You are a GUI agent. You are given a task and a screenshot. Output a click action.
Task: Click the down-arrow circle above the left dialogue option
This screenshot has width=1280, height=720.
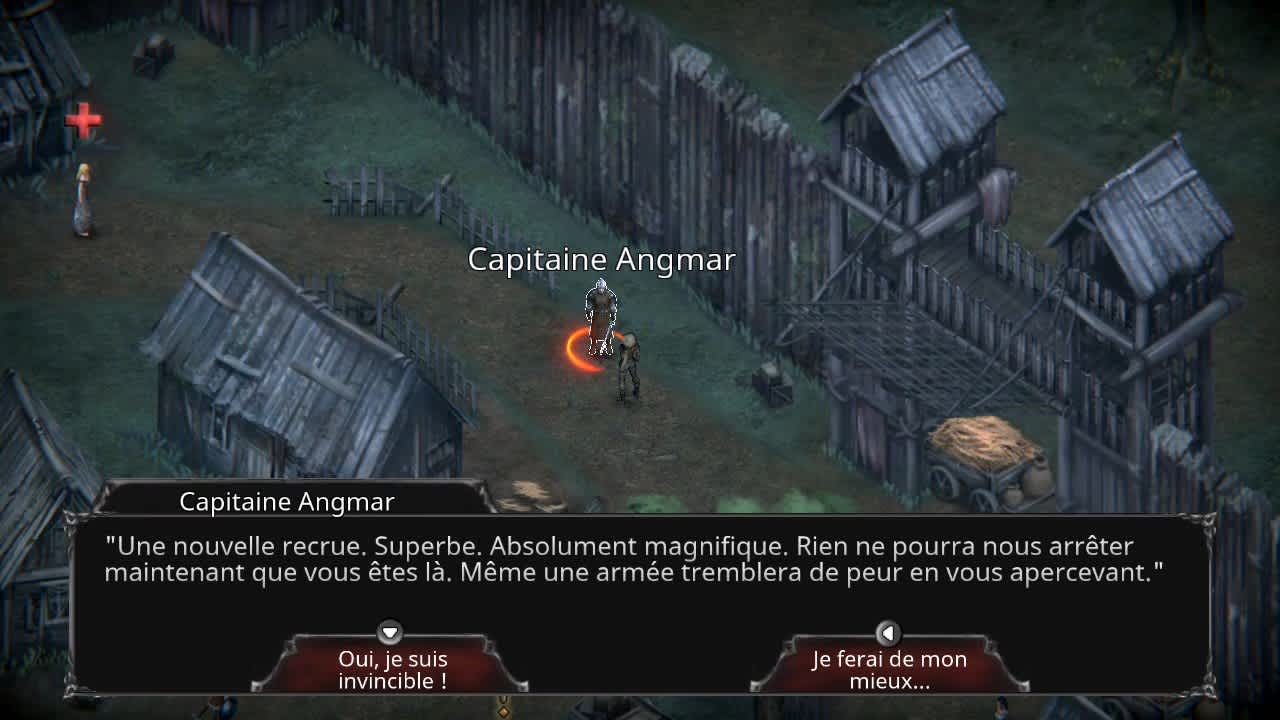point(389,633)
